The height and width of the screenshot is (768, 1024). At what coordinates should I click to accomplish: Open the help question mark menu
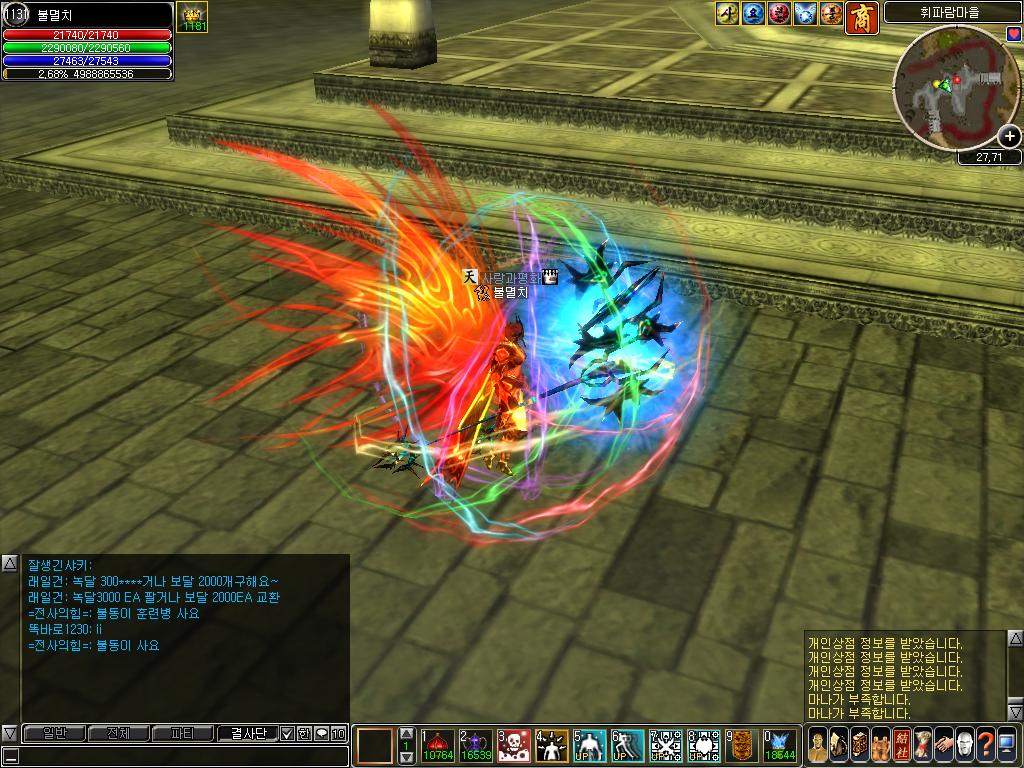[x=985, y=744]
